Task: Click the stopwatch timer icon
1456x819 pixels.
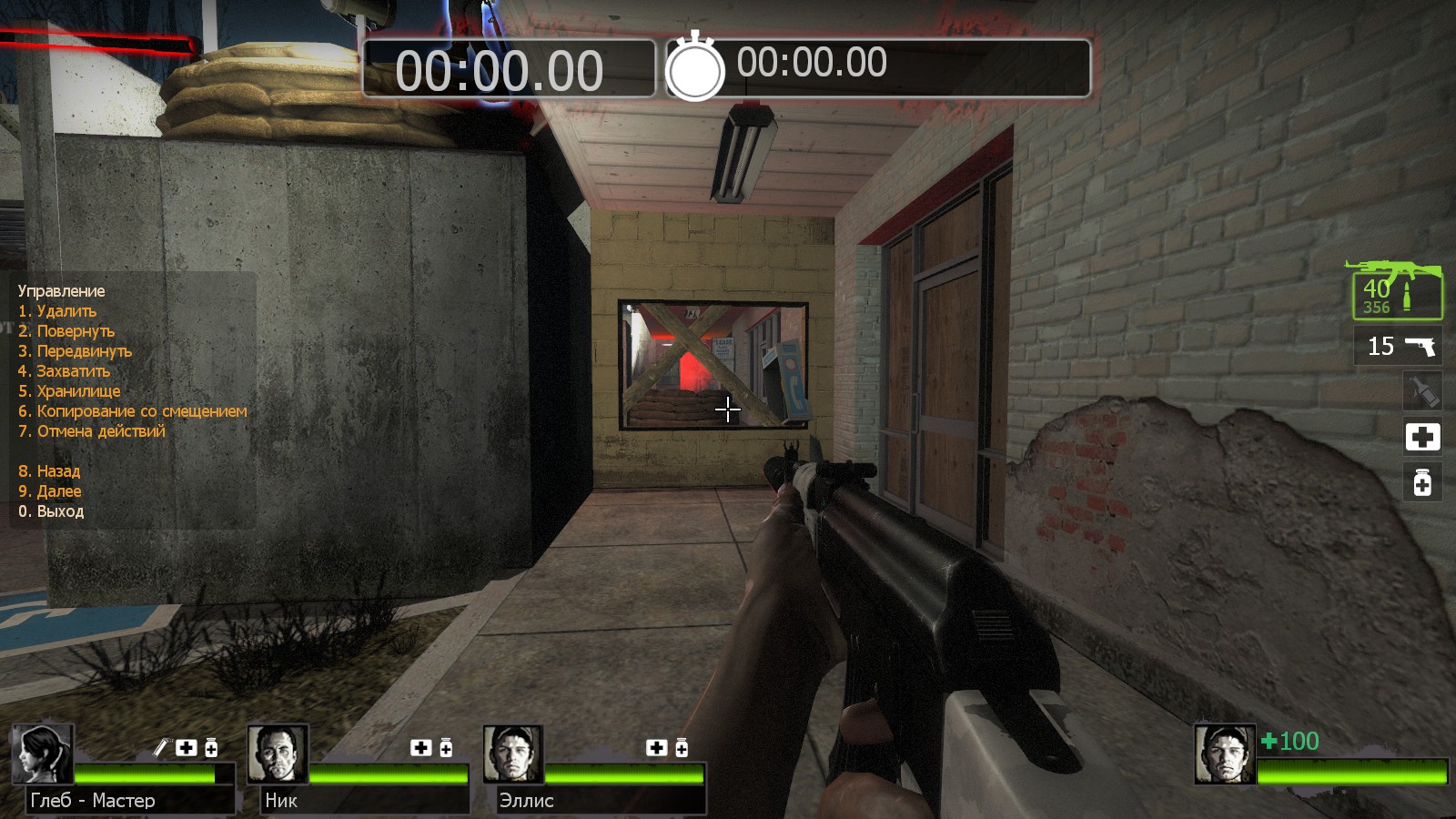Action: point(695,67)
